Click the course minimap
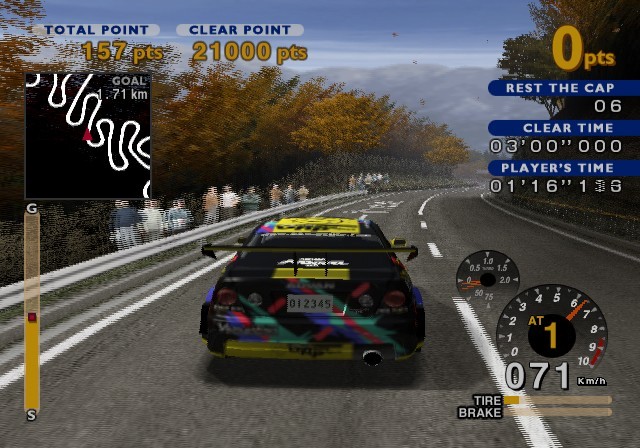 tap(88, 135)
